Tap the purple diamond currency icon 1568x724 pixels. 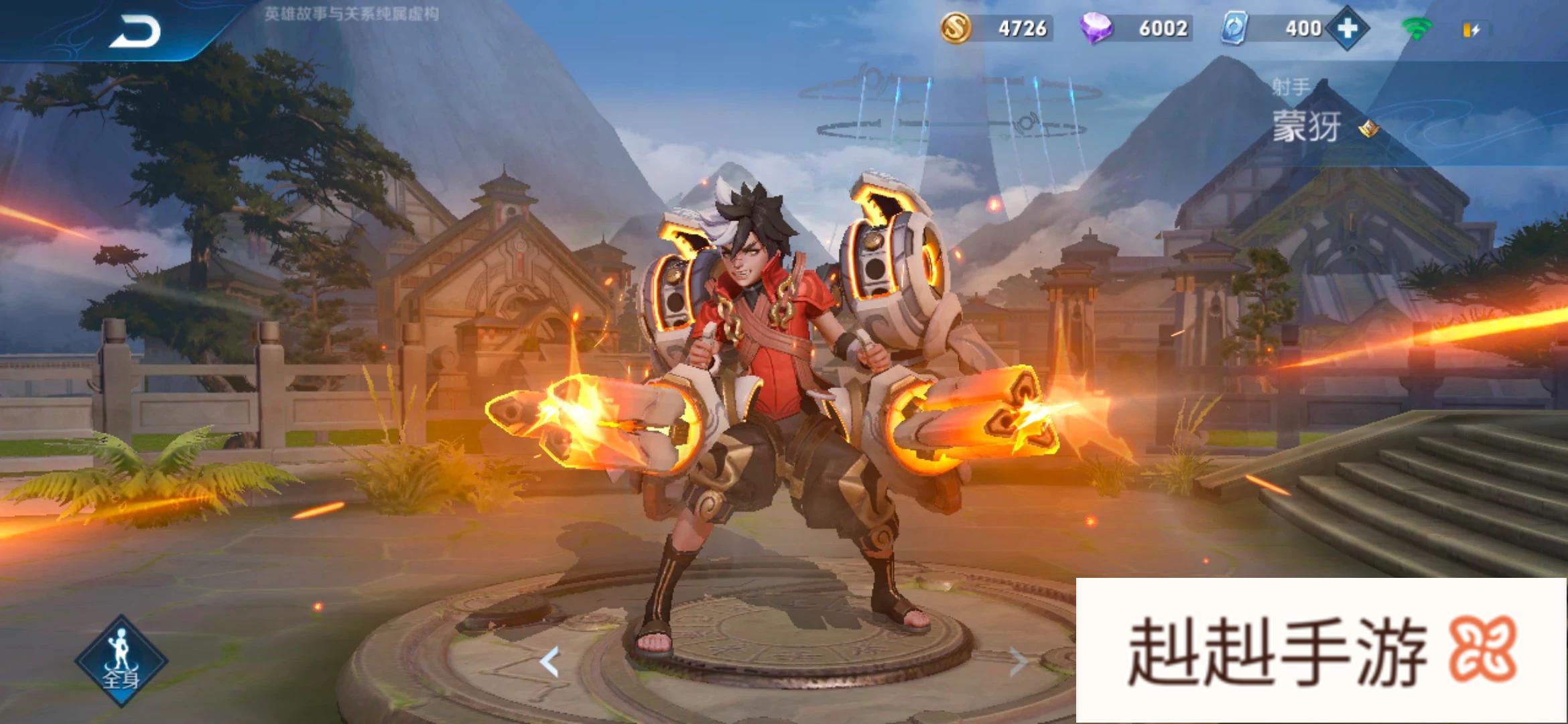[x=1096, y=29]
